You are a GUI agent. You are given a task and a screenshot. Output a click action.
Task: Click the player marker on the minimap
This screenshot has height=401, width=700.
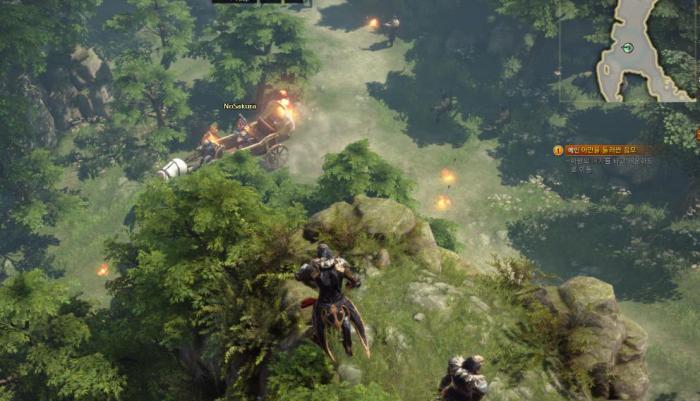(x=627, y=48)
